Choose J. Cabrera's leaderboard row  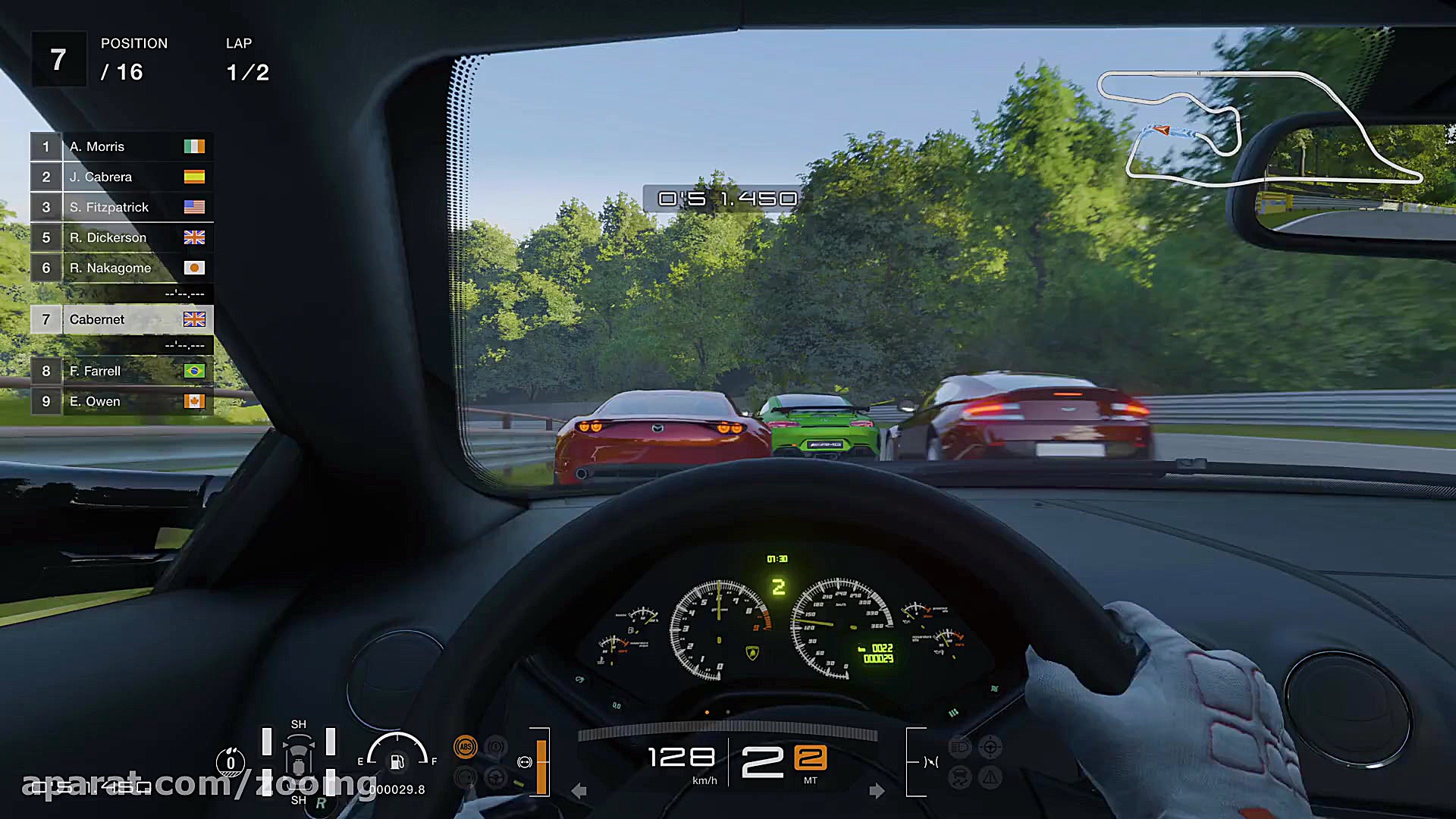tap(121, 177)
